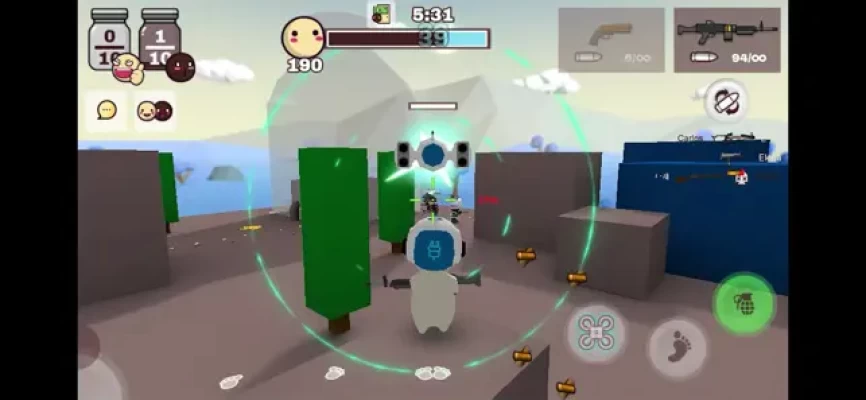This screenshot has height=400, width=866.
Task: Tap the reload ammo button
Action: click(x=725, y=101)
